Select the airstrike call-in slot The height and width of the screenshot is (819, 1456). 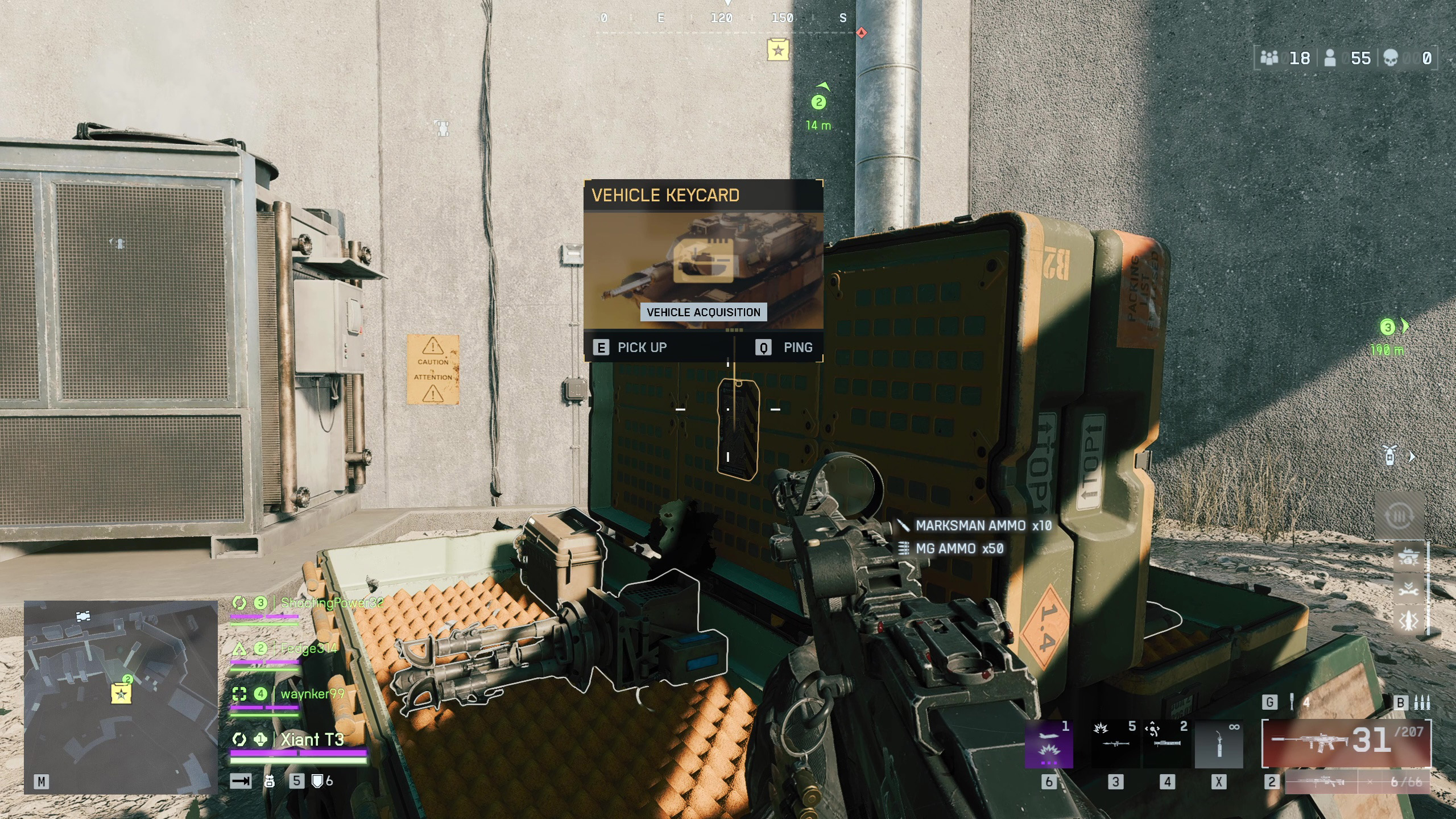[1049, 745]
